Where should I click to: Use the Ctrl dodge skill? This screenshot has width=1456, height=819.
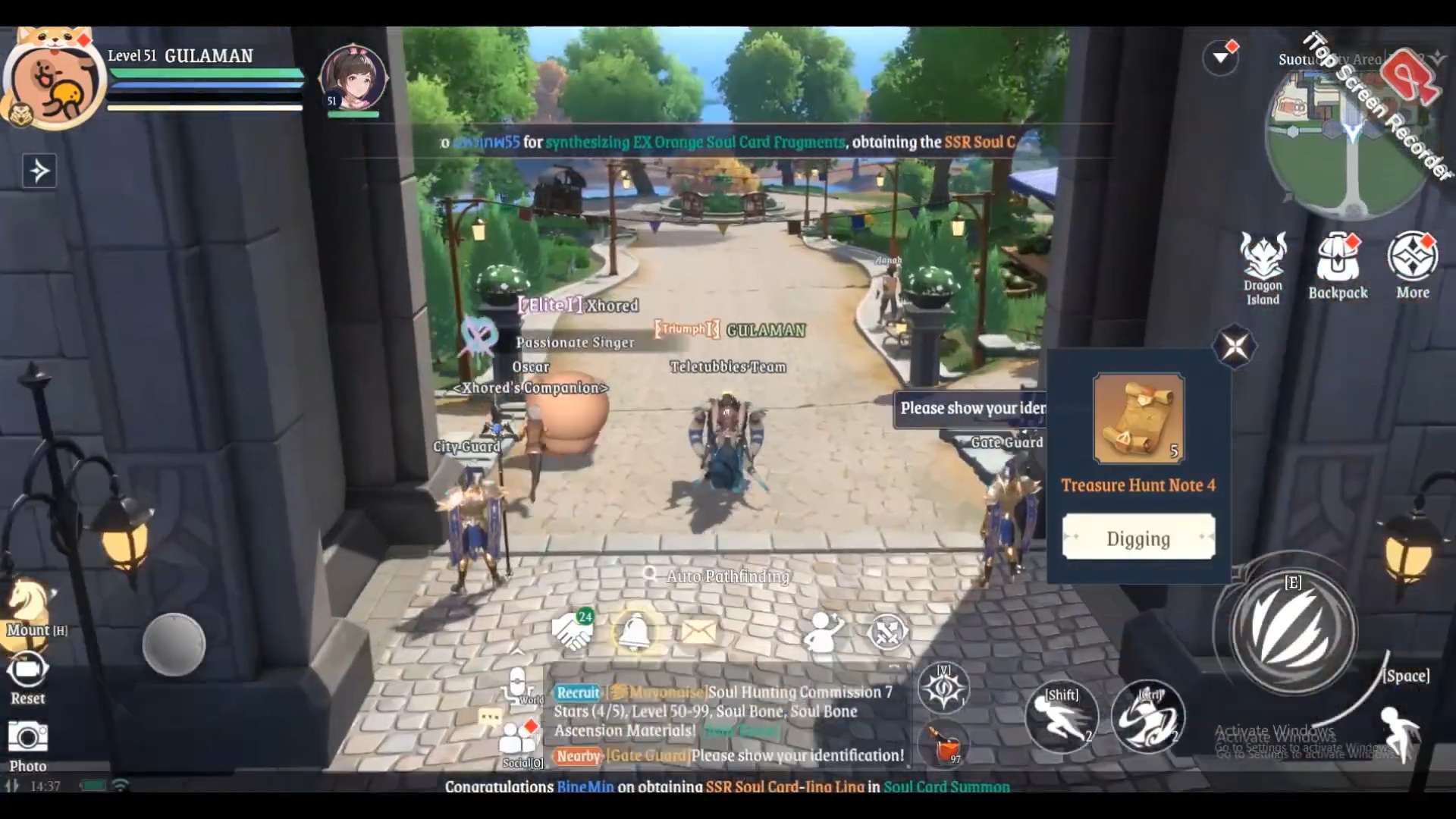pos(1148,717)
